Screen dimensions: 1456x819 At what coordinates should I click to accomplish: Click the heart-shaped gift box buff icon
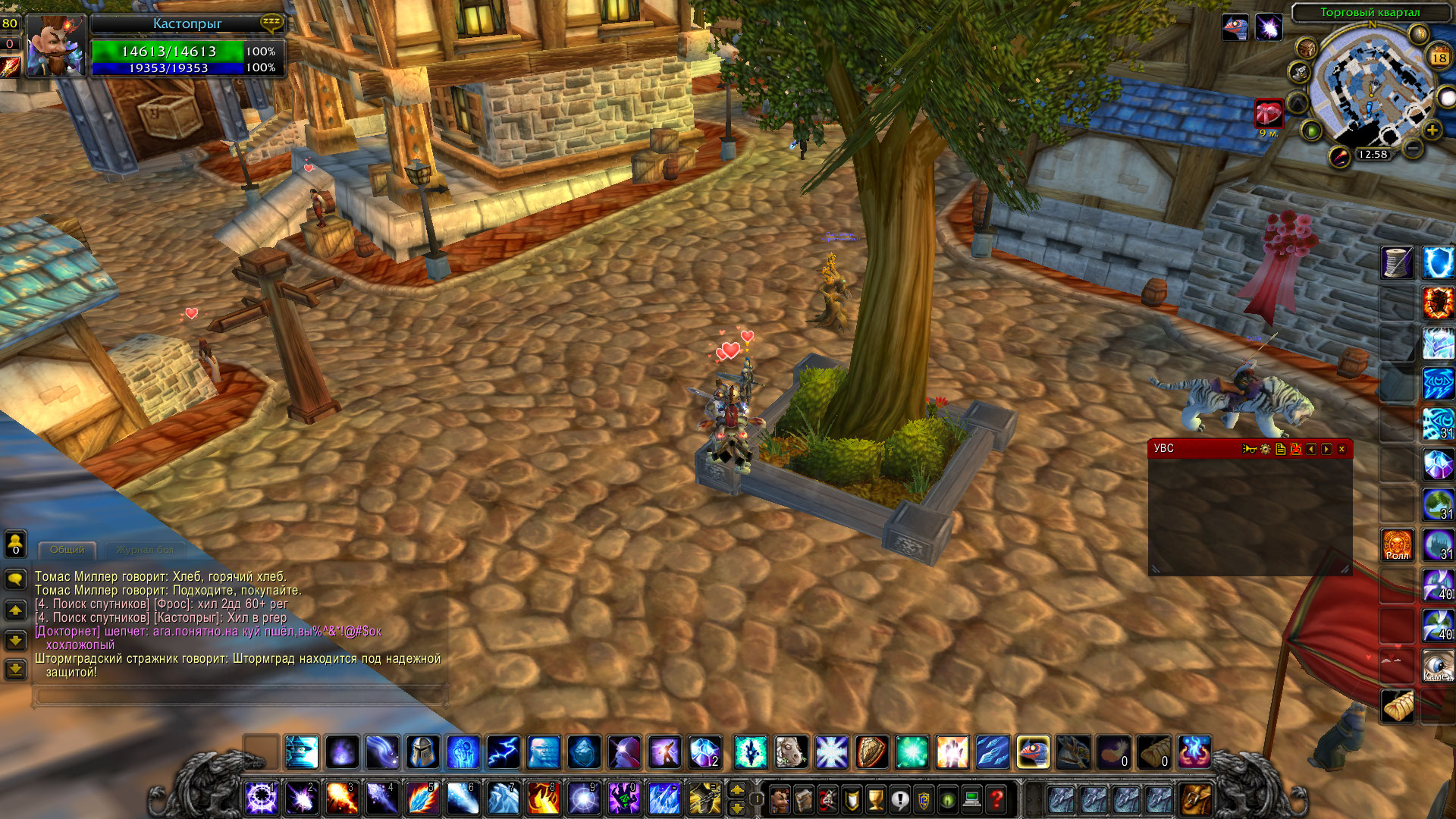click(1268, 115)
